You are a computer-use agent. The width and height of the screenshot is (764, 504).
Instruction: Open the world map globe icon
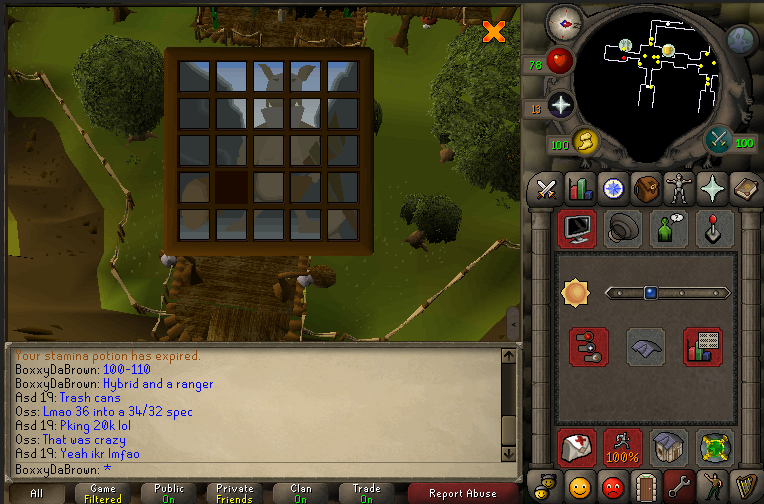click(741, 40)
